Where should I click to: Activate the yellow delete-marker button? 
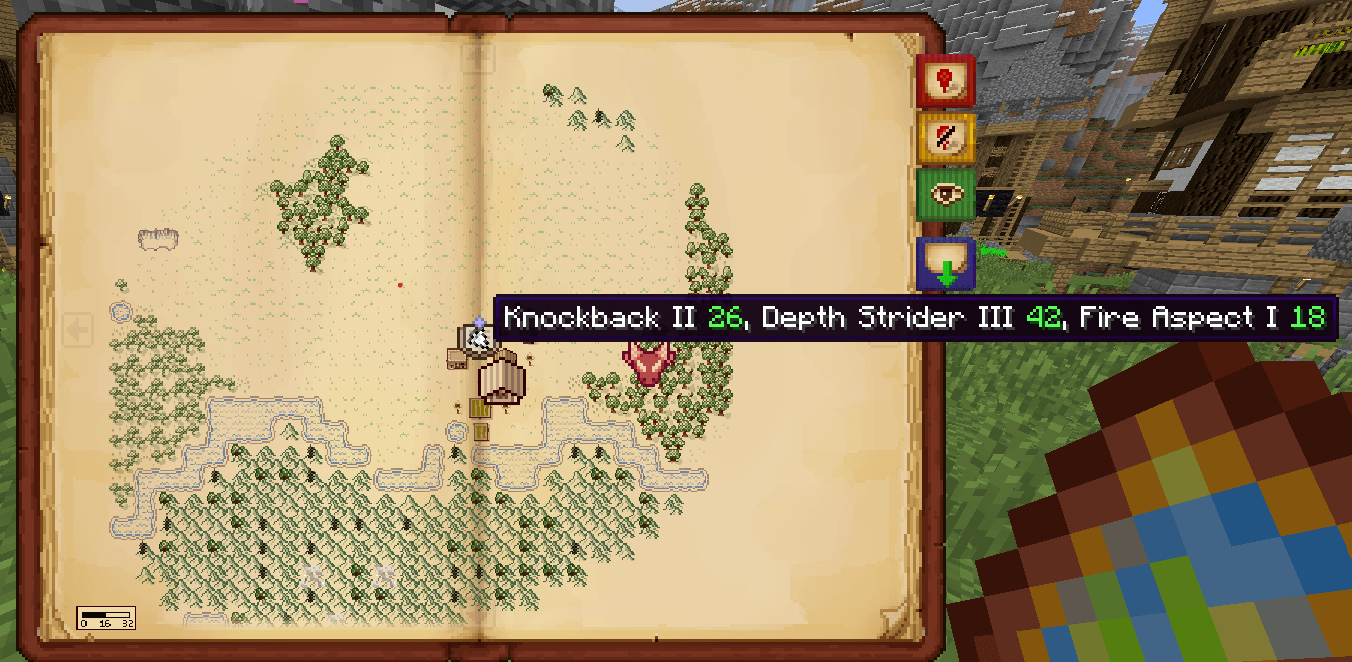coord(945,137)
